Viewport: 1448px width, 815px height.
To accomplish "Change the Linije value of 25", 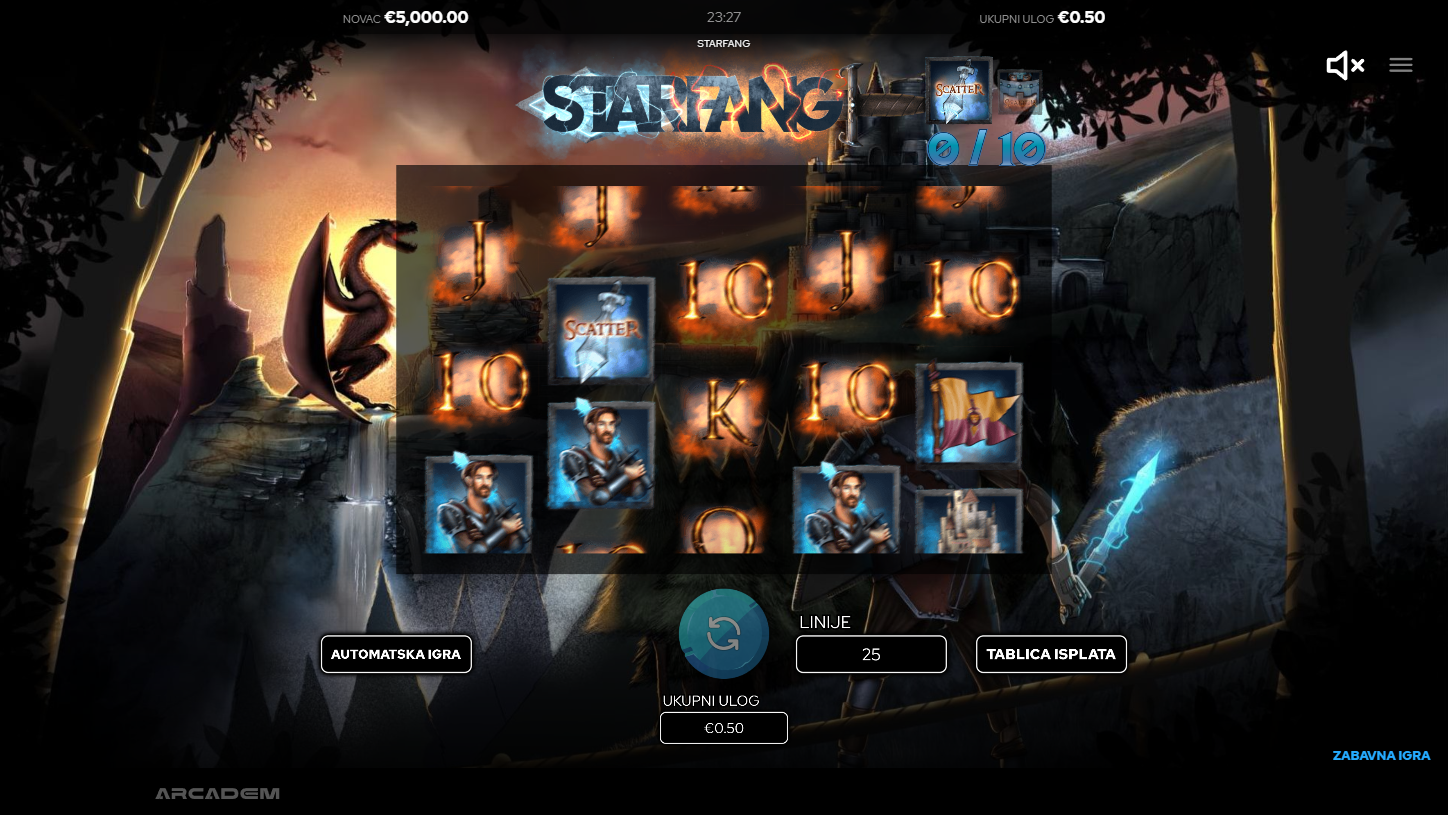I will point(871,654).
